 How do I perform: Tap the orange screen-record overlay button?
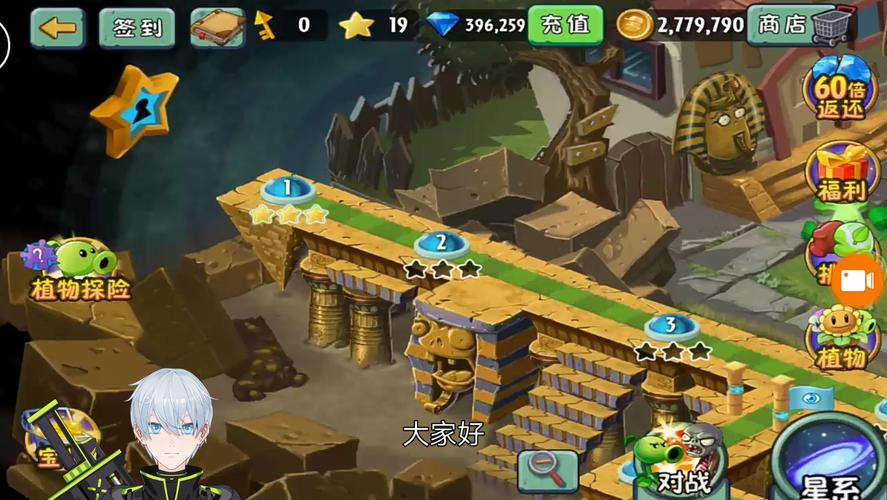tap(858, 281)
